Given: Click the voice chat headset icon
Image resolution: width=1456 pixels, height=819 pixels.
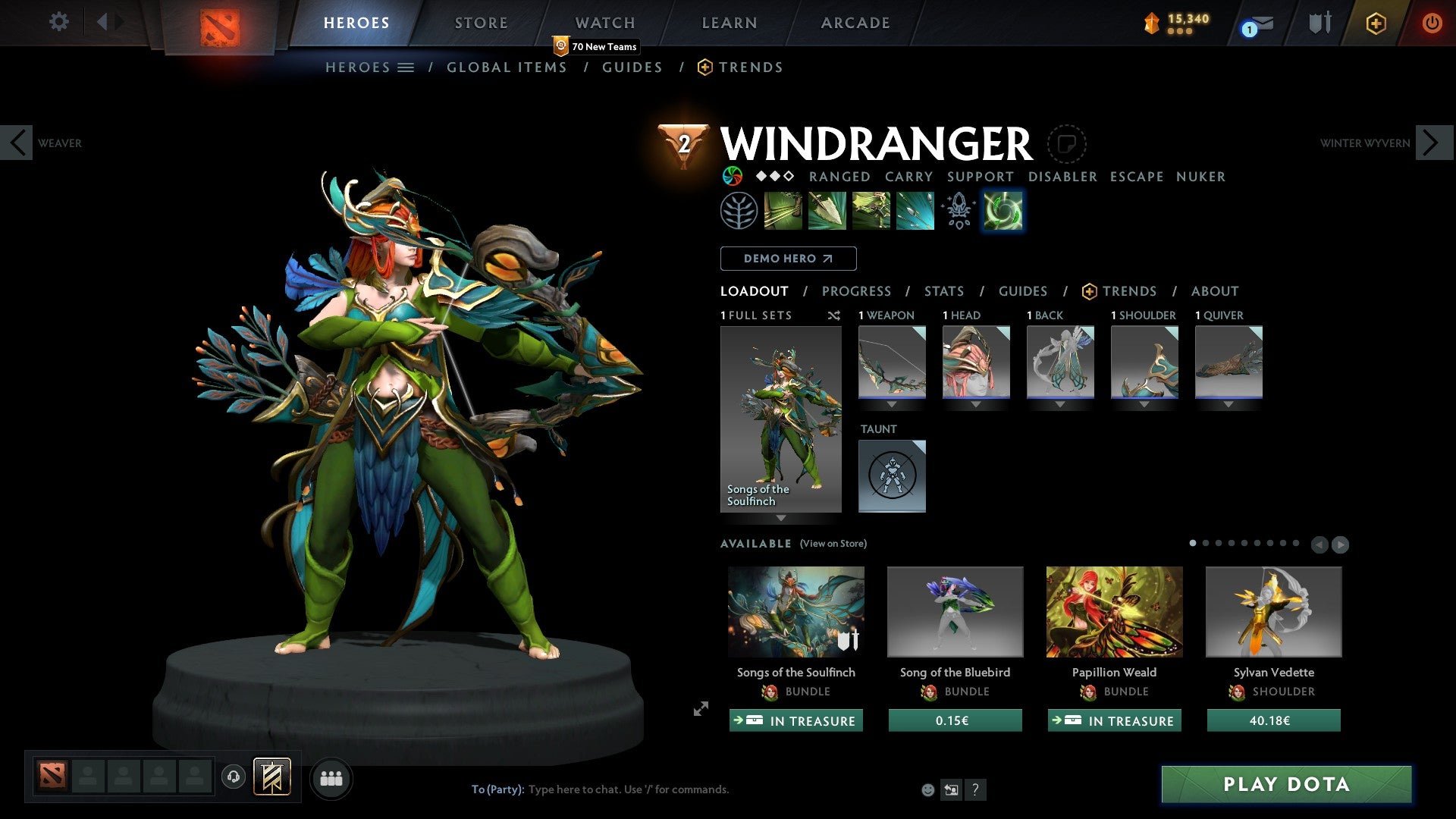Looking at the screenshot, I should (234, 778).
